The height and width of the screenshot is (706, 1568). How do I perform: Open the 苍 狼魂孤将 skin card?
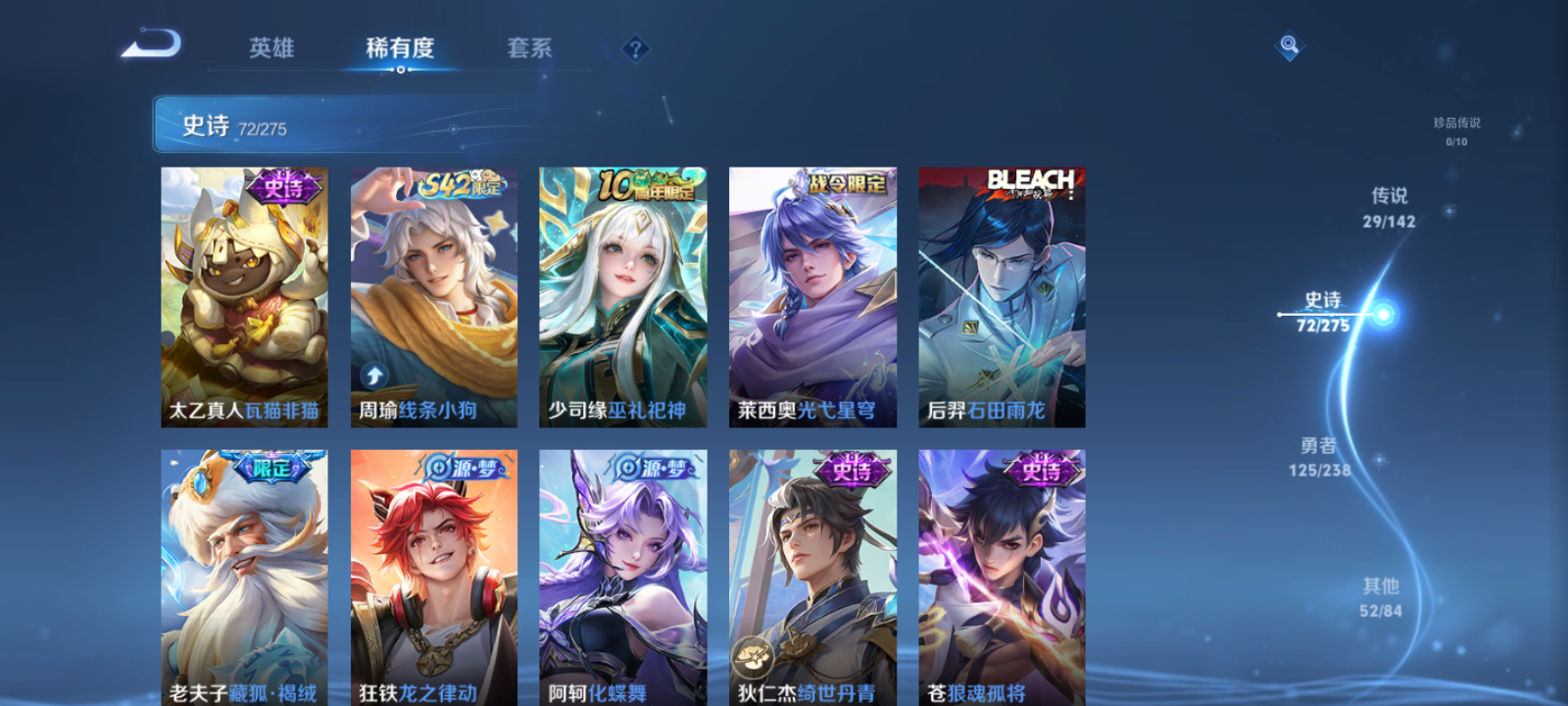pyautogui.click(x=1002, y=579)
